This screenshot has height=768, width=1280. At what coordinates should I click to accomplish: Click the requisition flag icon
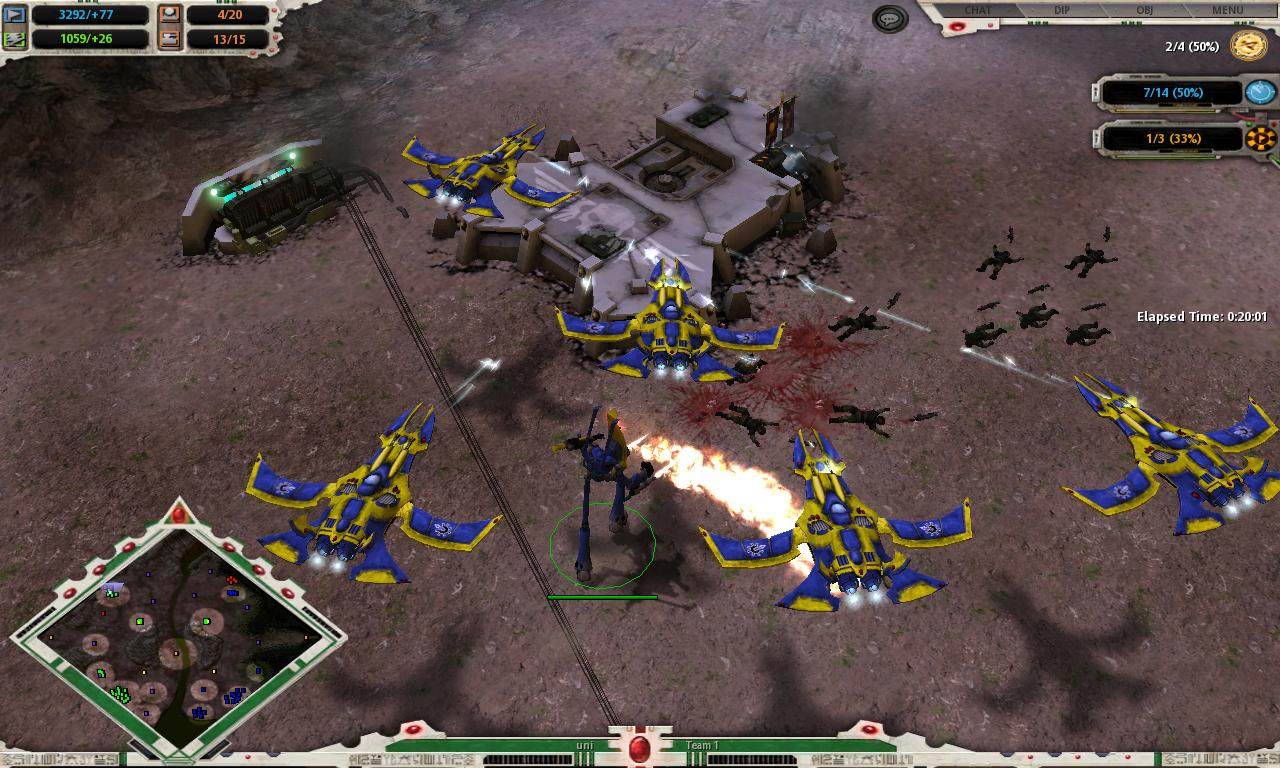(15, 15)
